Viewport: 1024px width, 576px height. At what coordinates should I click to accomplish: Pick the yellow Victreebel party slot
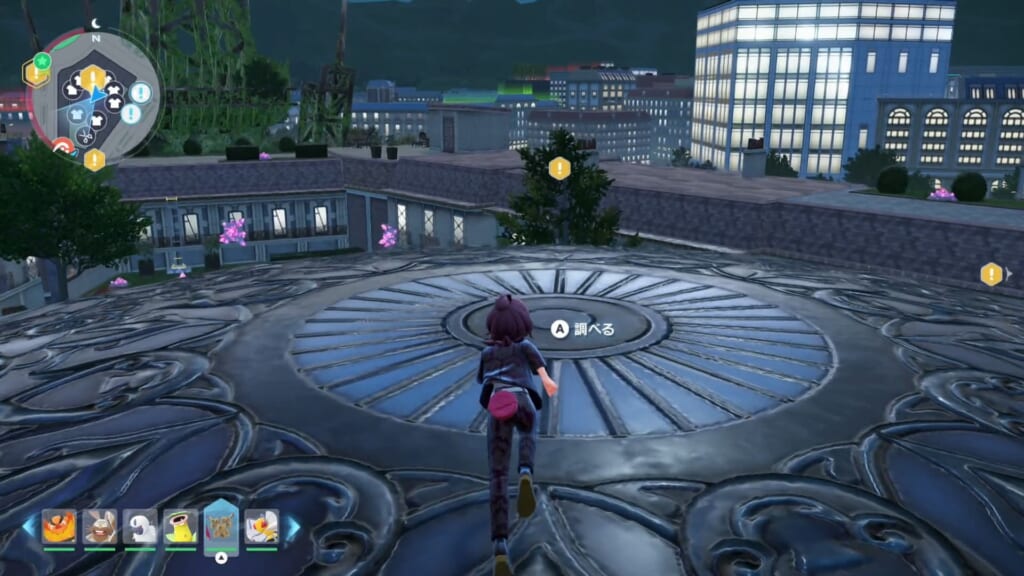click(x=181, y=526)
